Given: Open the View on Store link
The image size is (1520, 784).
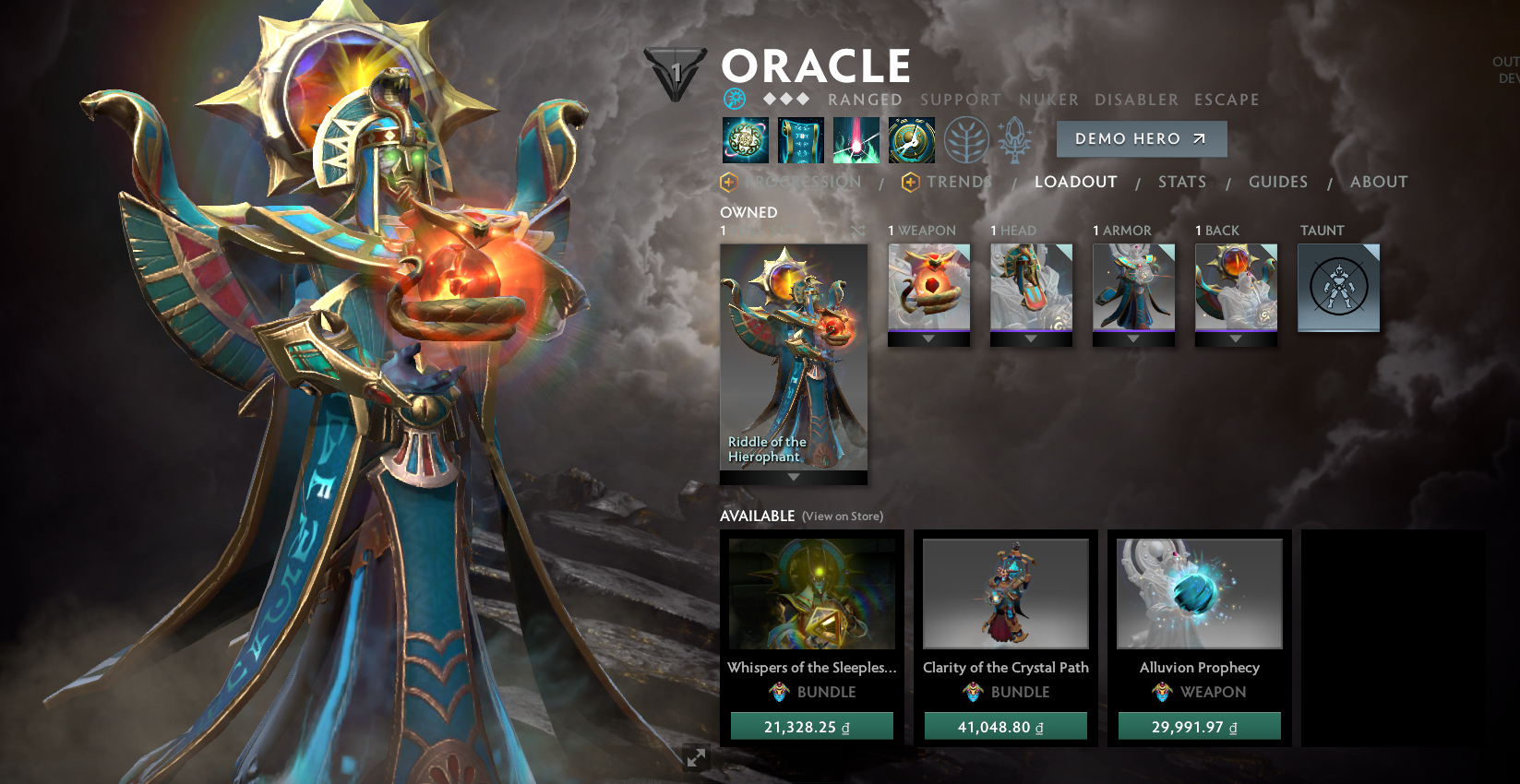Looking at the screenshot, I should (x=843, y=517).
